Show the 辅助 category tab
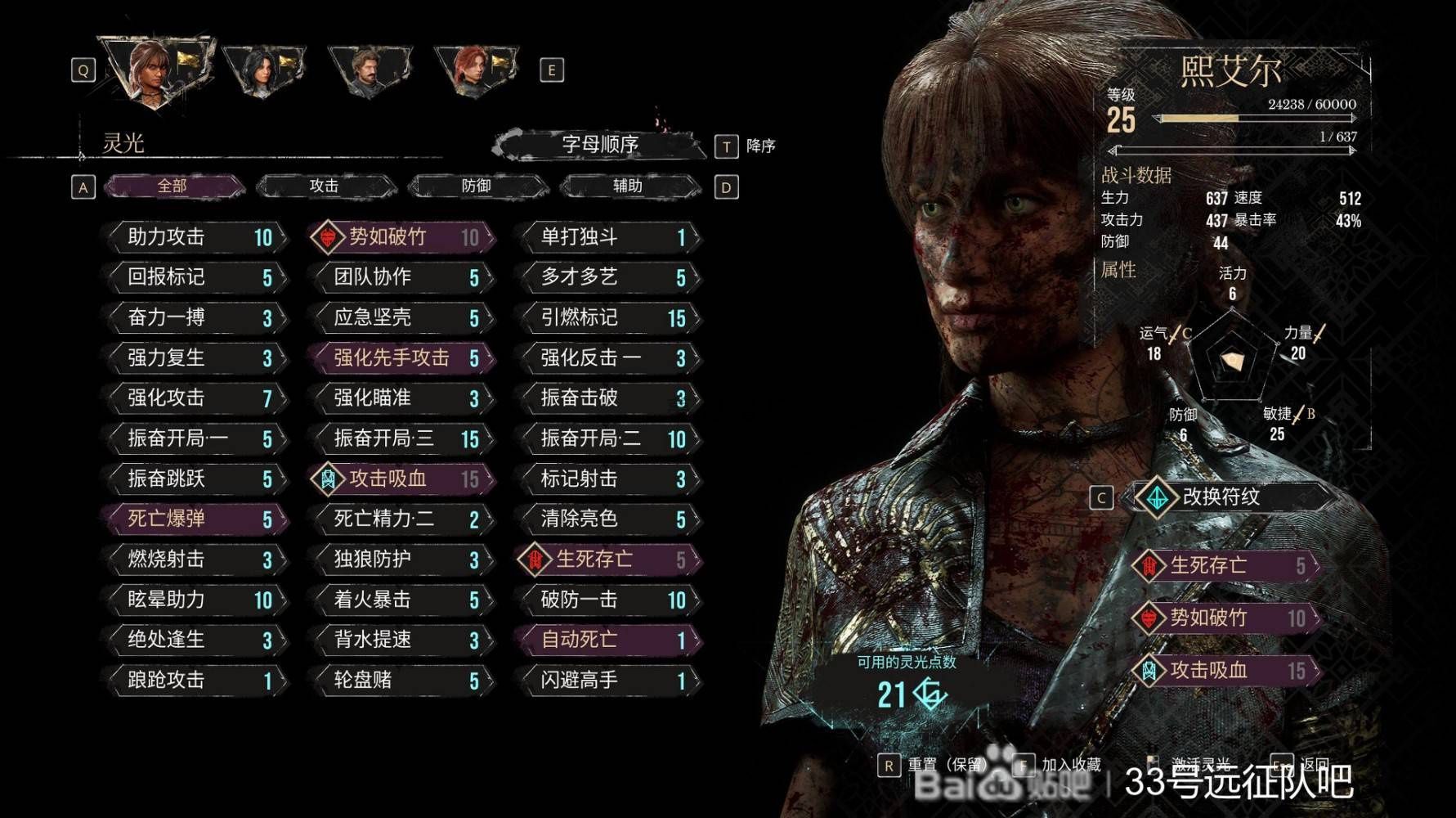Screen dimensions: 1456x818 628,187
